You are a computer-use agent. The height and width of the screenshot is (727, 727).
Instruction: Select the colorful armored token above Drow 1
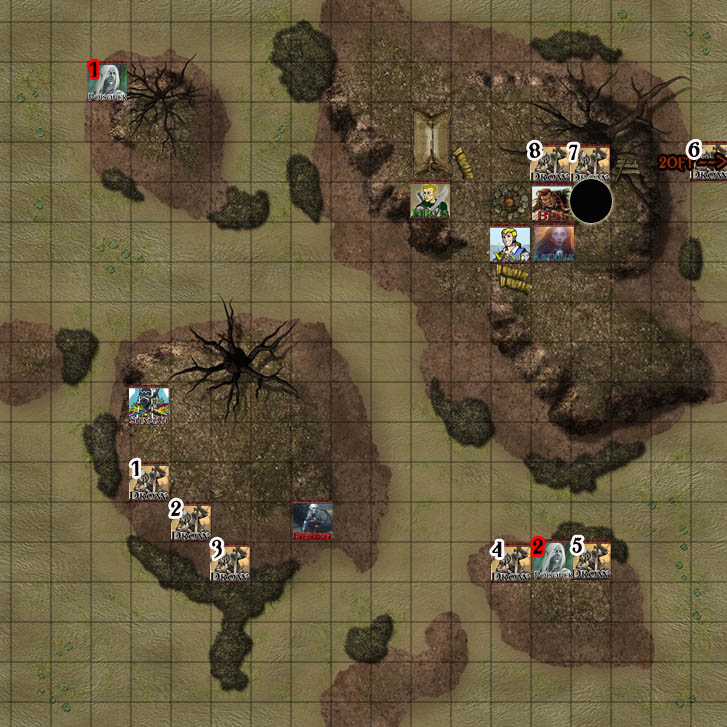tap(149, 407)
